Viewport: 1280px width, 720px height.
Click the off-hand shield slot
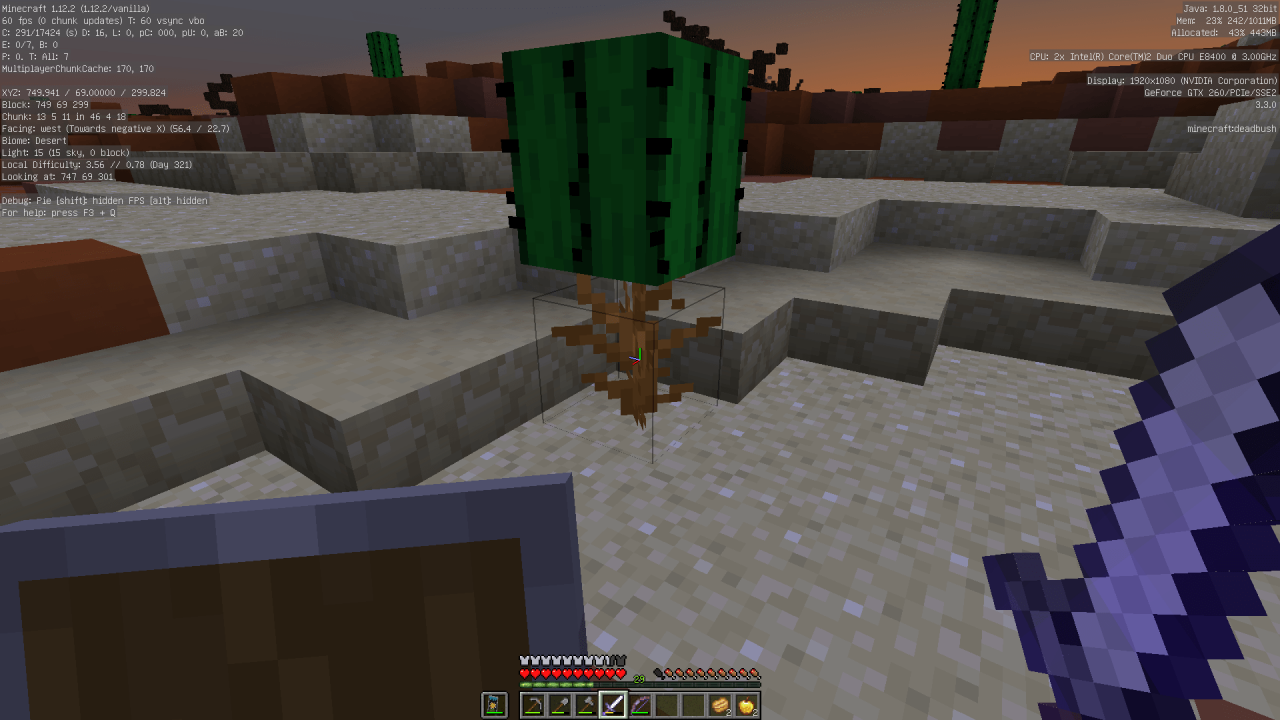coord(494,706)
